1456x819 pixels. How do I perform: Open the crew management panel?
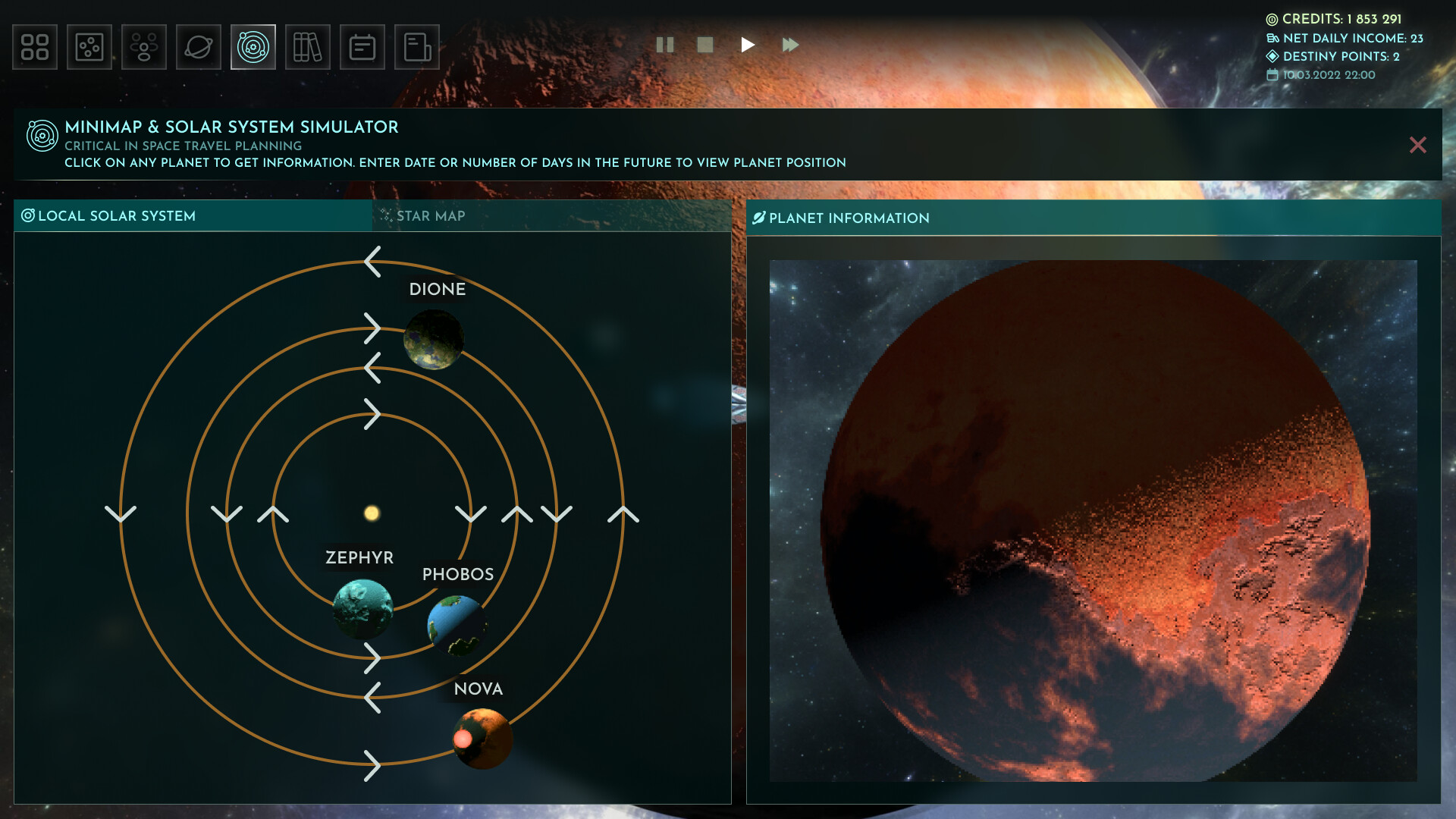tap(144, 46)
